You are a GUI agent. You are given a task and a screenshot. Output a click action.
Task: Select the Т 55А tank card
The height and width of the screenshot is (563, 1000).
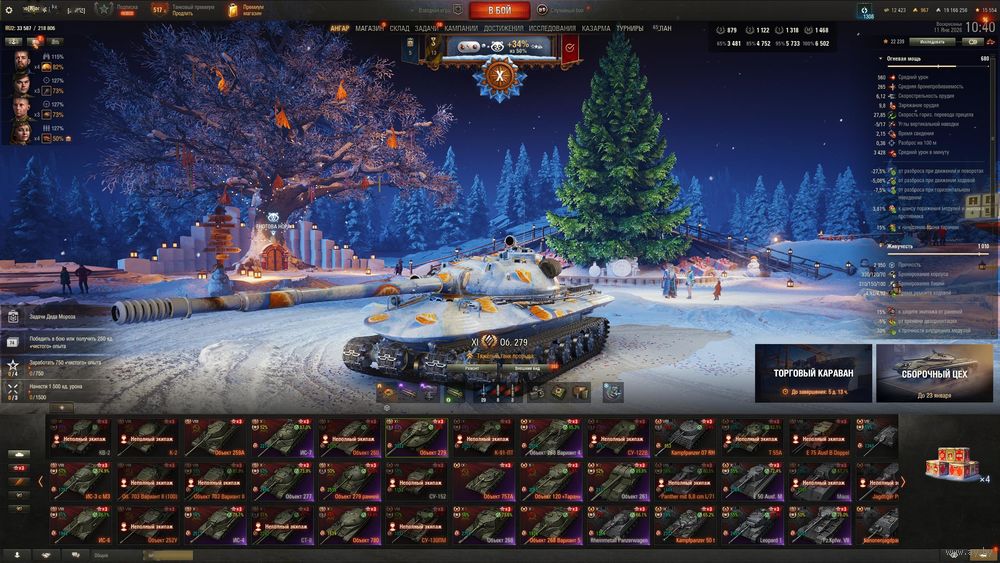coord(755,438)
